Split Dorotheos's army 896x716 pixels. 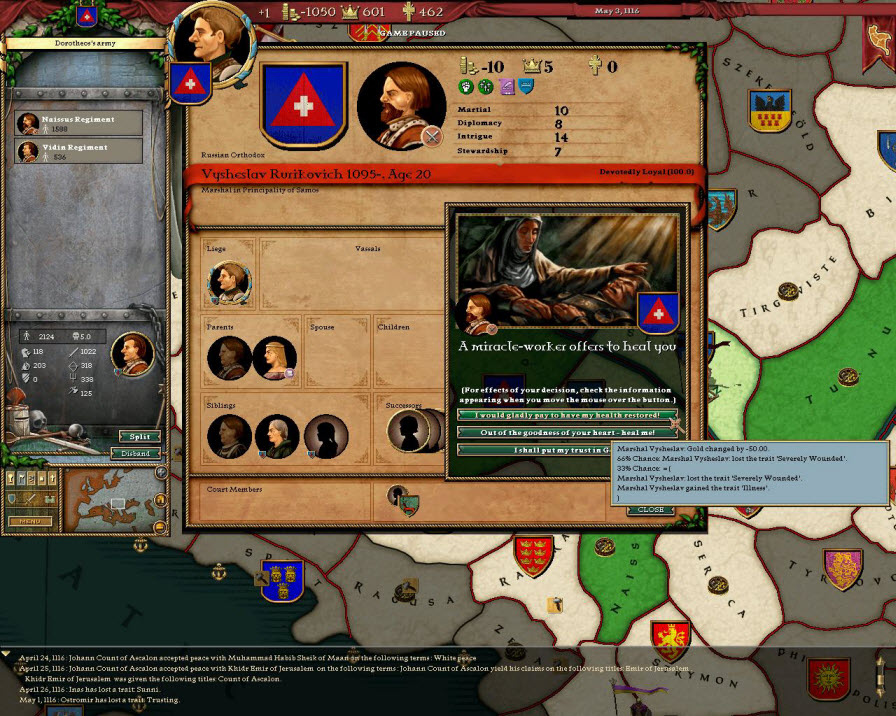point(139,437)
